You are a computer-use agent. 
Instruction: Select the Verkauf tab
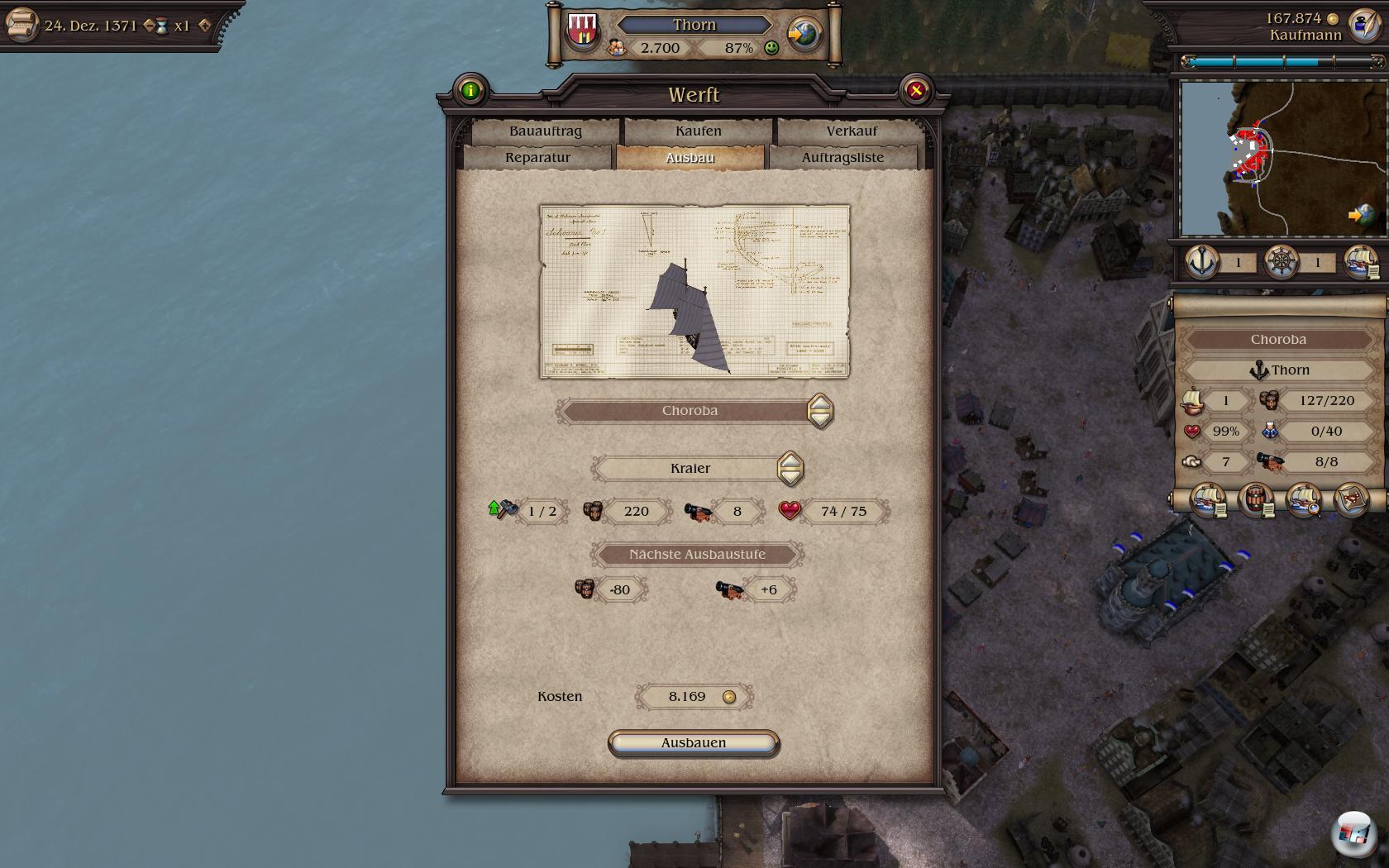pos(851,131)
